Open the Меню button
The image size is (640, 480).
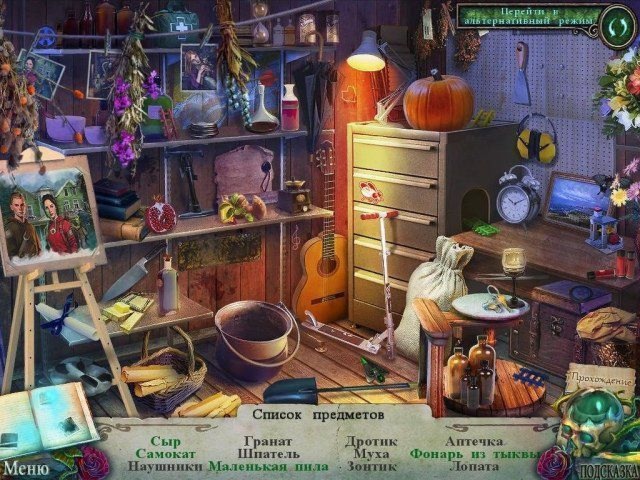click(x=24, y=467)
